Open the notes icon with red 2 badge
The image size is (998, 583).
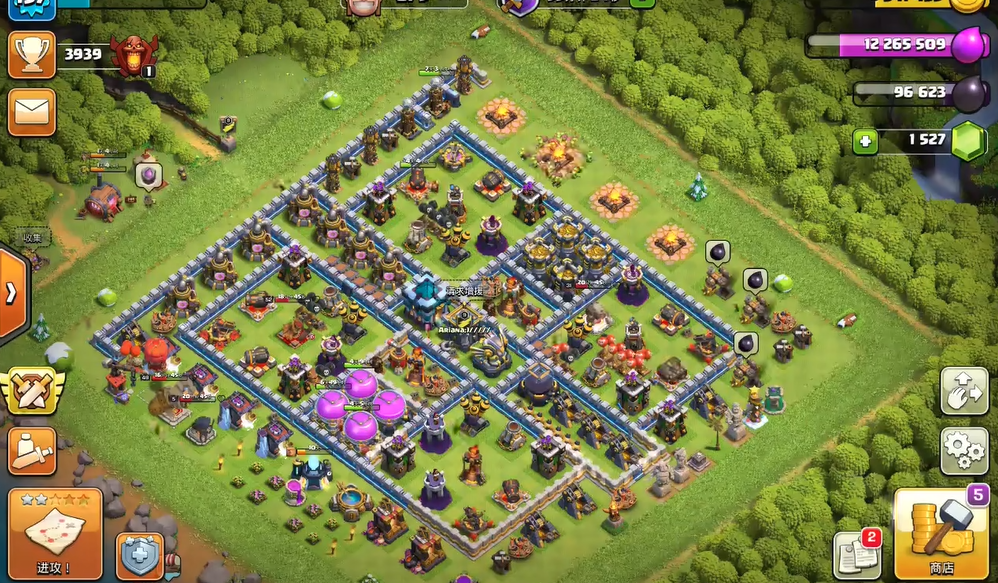click(x=856, y=555)
